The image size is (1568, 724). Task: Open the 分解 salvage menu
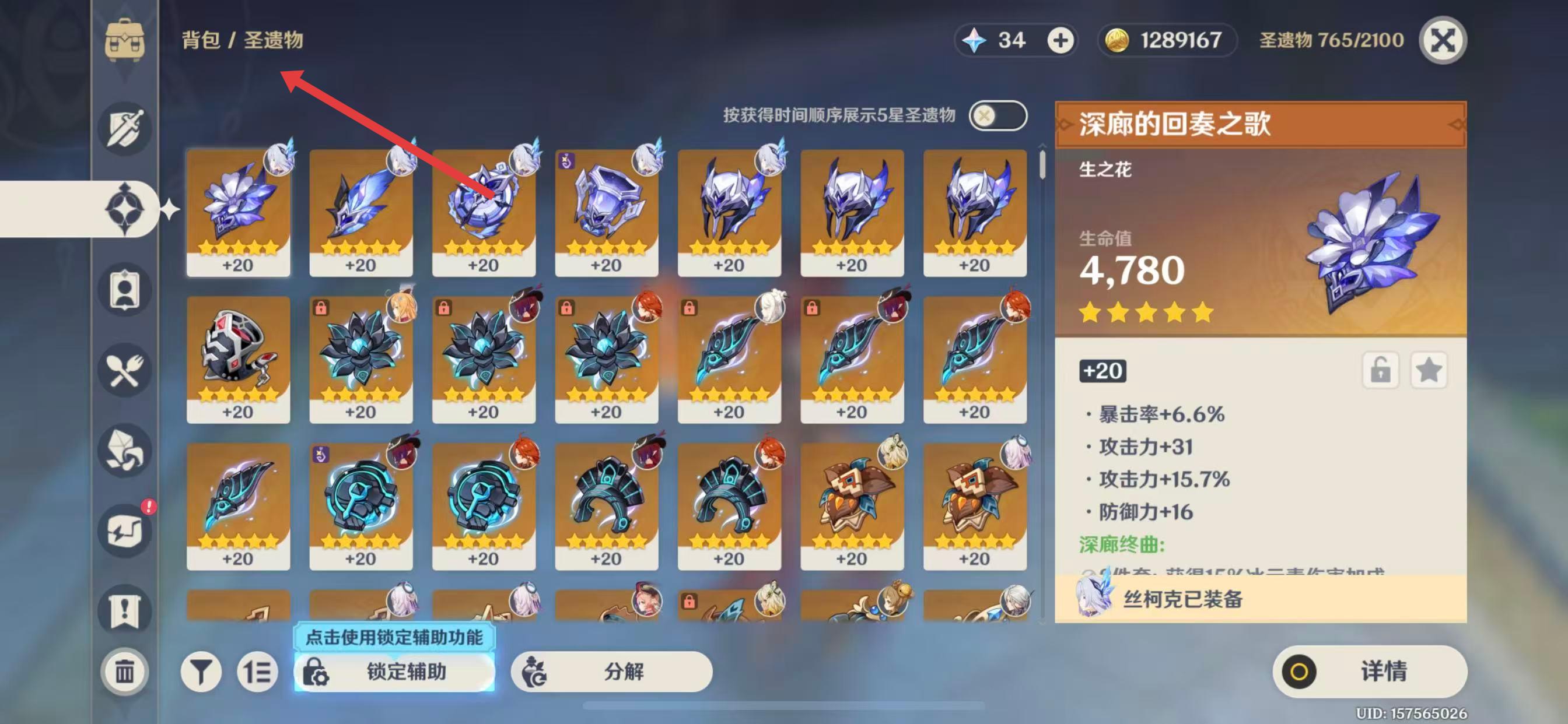click(x=611, y=672)
